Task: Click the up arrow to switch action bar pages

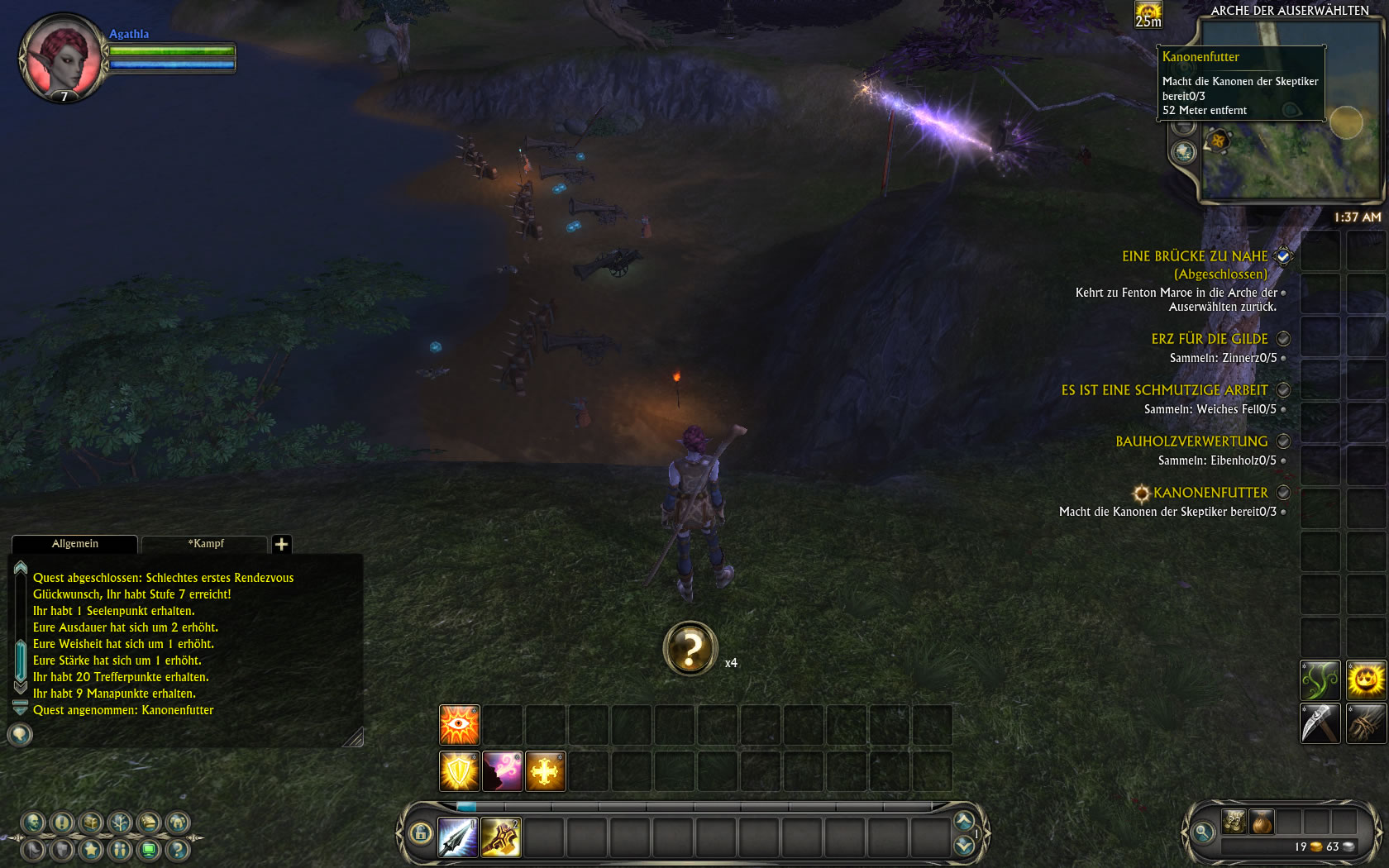Action: click(963, 820)
